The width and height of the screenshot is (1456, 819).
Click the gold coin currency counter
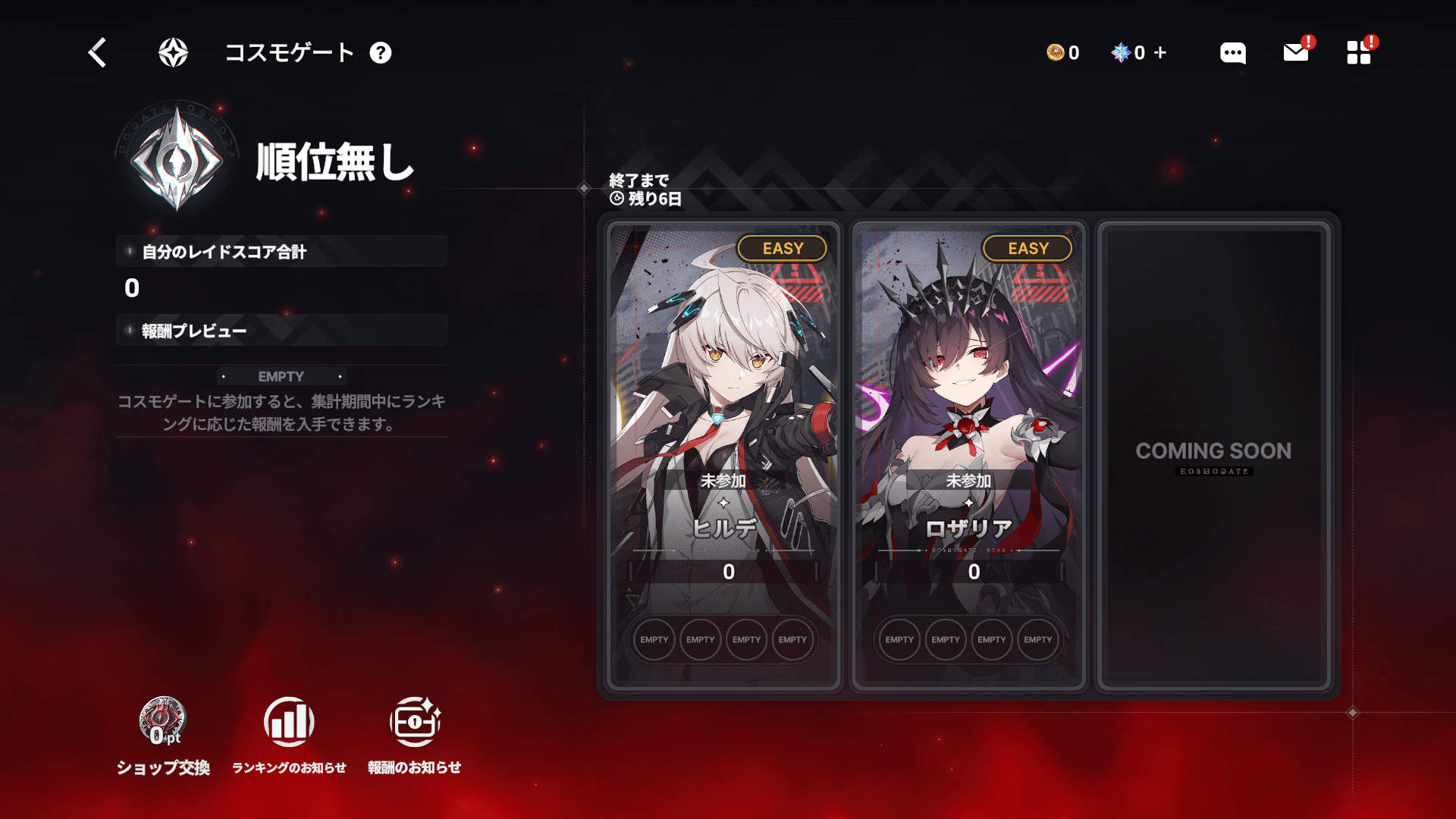pos(1062,53)
